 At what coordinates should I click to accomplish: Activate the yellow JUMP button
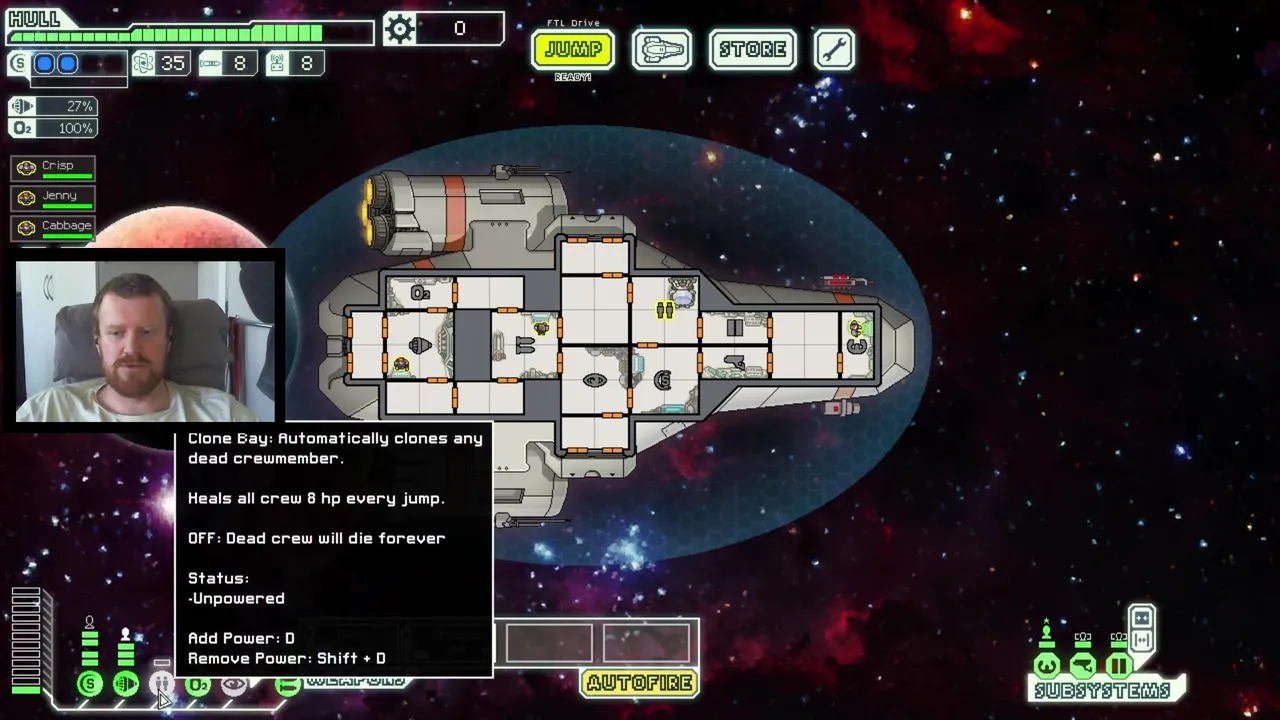tap(572, 50)
